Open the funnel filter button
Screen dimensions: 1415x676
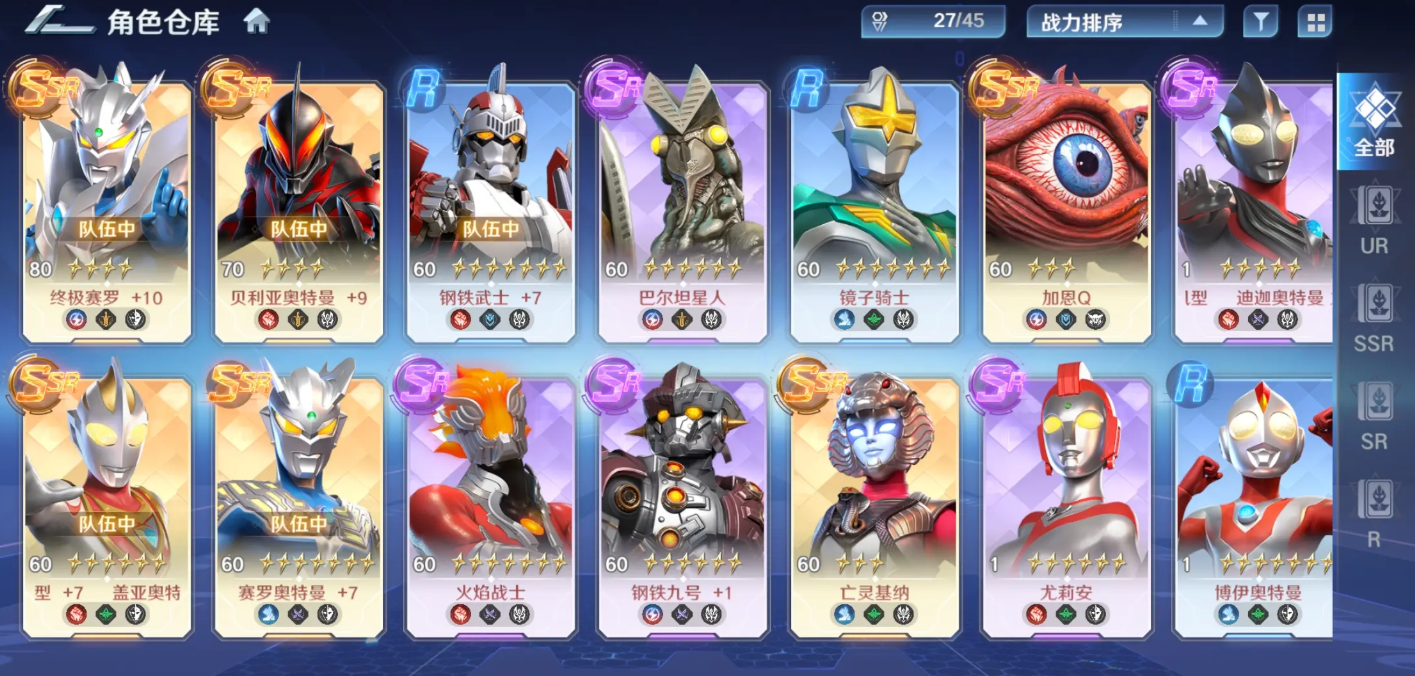click(1260, 21)
